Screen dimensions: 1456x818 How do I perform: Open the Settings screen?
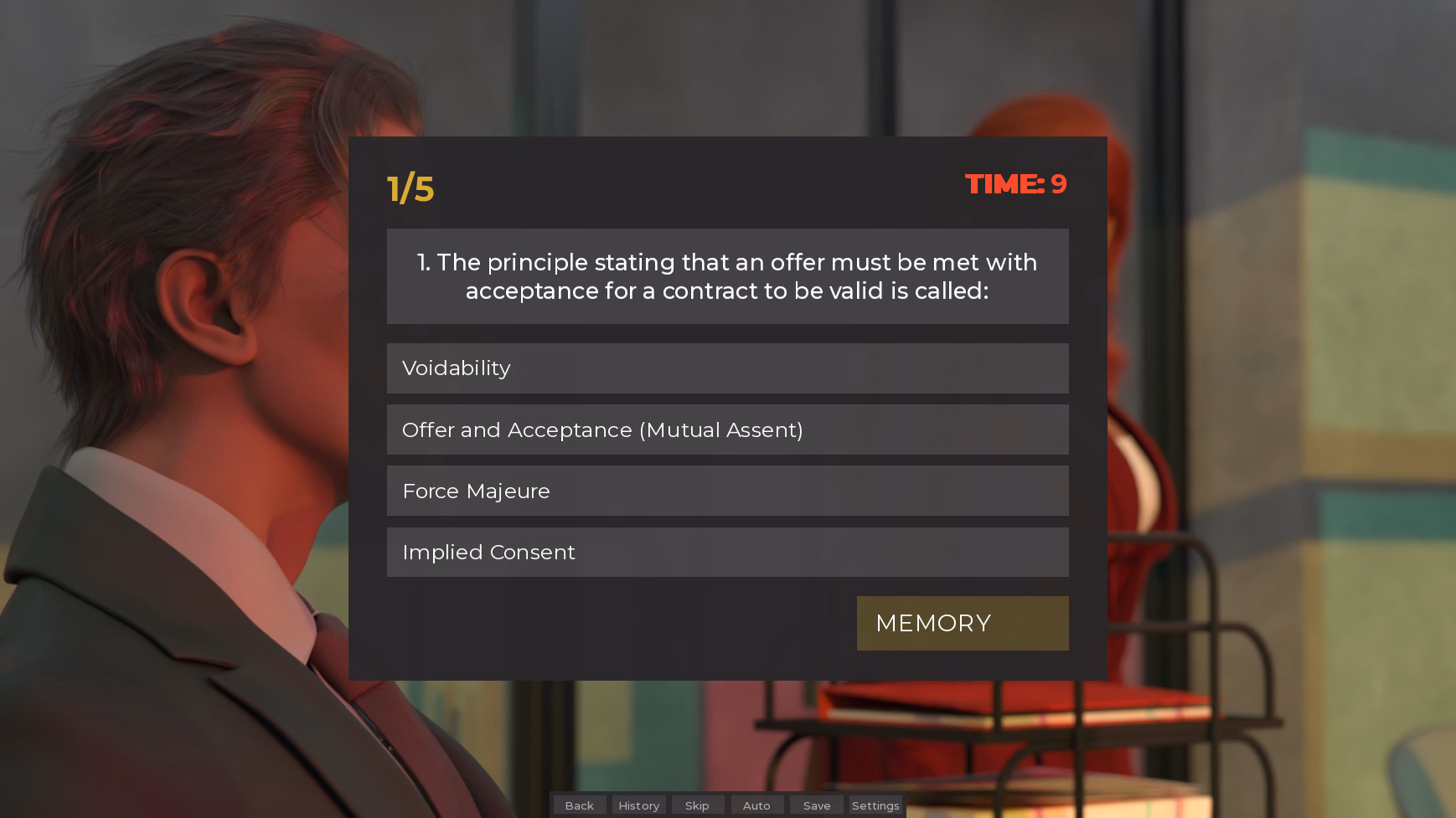pos(875,805)
